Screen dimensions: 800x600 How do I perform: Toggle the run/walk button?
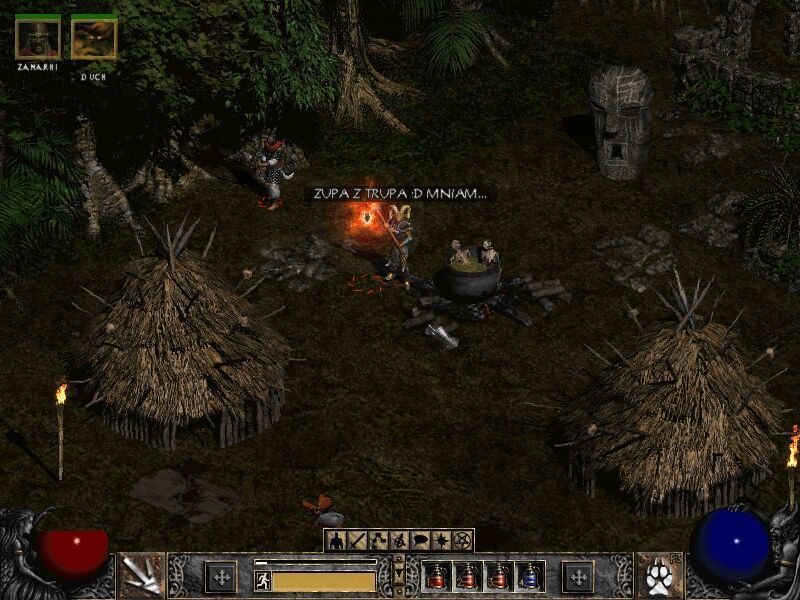tap(263, 580)
